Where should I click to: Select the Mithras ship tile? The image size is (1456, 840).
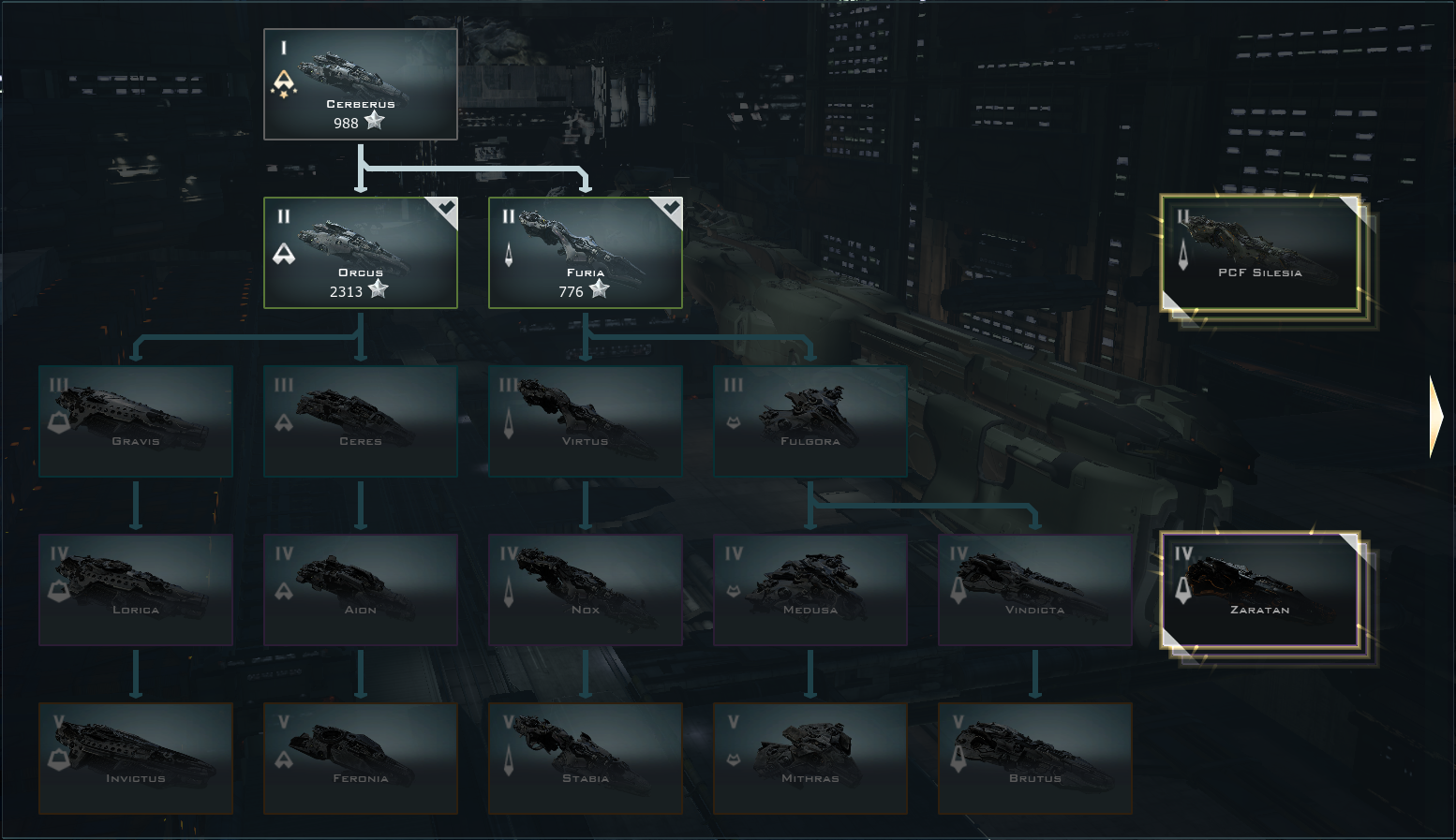pyautogui.click(x=810, y=759)
